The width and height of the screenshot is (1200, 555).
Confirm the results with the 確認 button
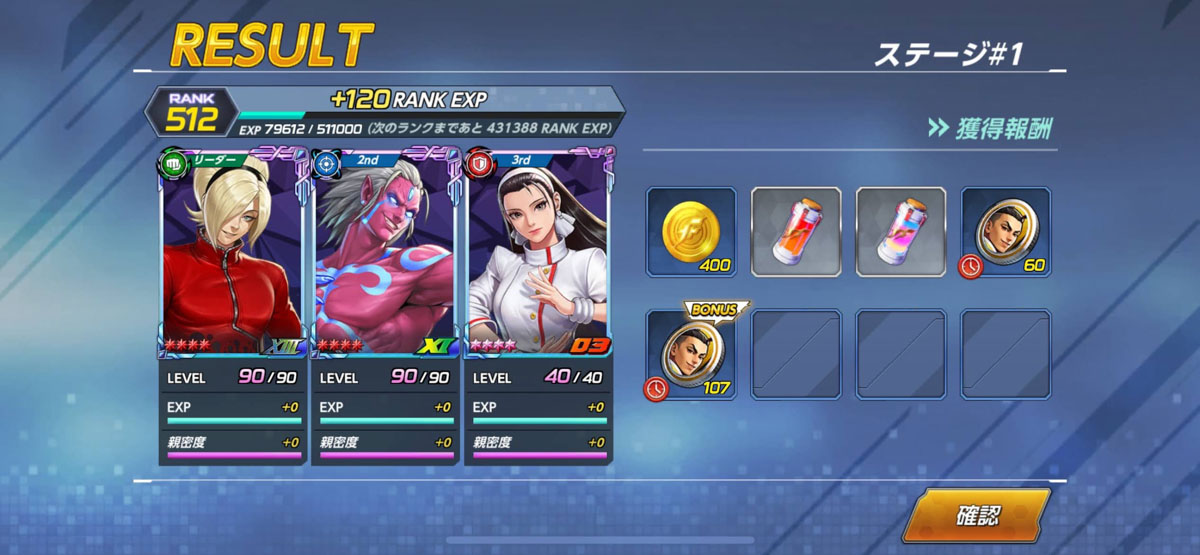tap(977, 516)
